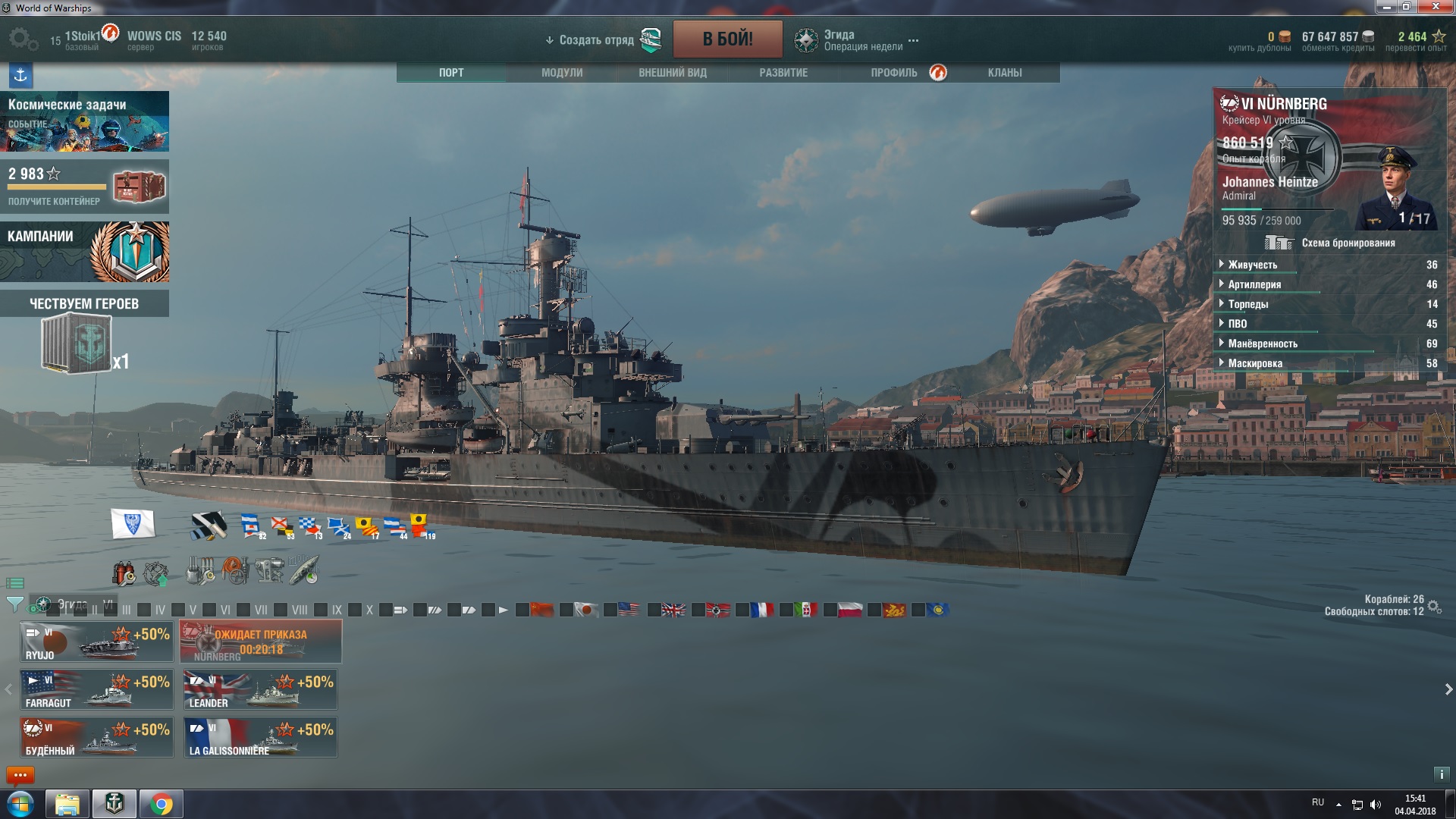
Task: Close the World of Warships window
Action: tap(1436, 7)
